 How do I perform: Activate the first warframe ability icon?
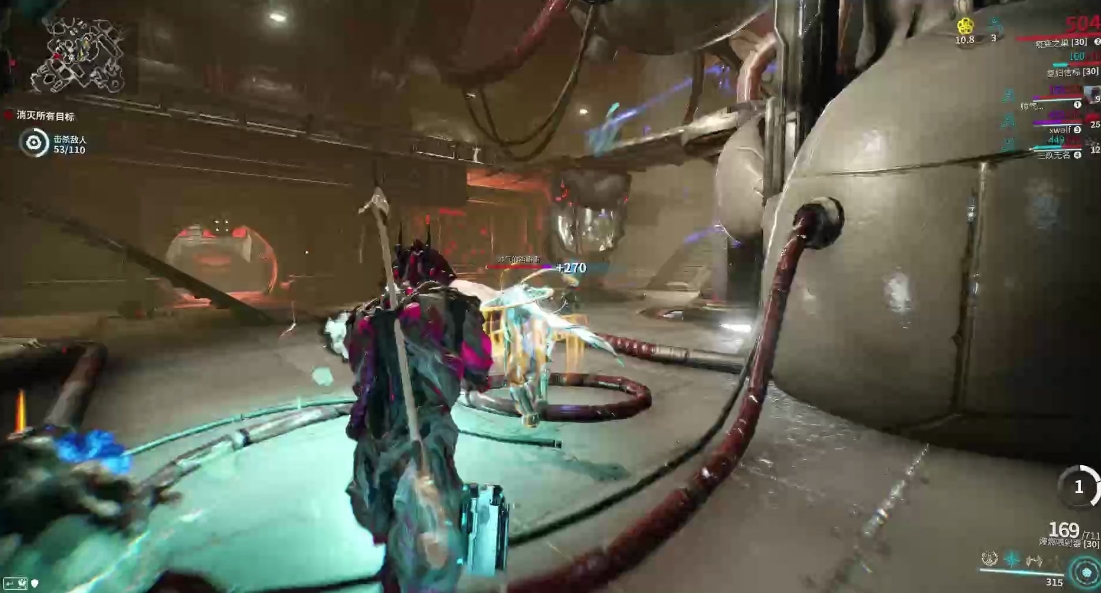coord(989,559)
